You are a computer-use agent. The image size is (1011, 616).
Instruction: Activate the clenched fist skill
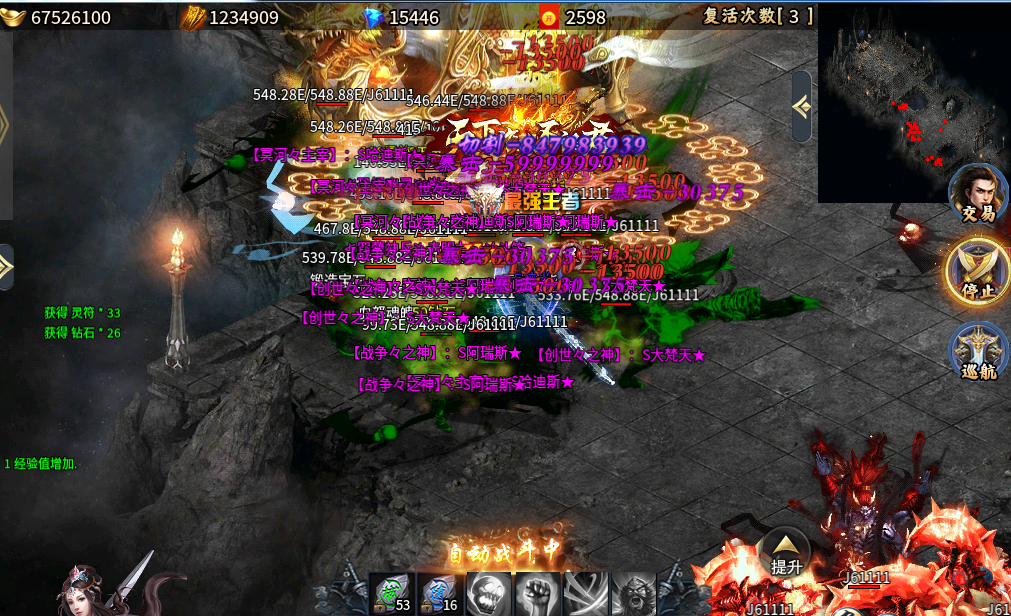click(537, 593)
